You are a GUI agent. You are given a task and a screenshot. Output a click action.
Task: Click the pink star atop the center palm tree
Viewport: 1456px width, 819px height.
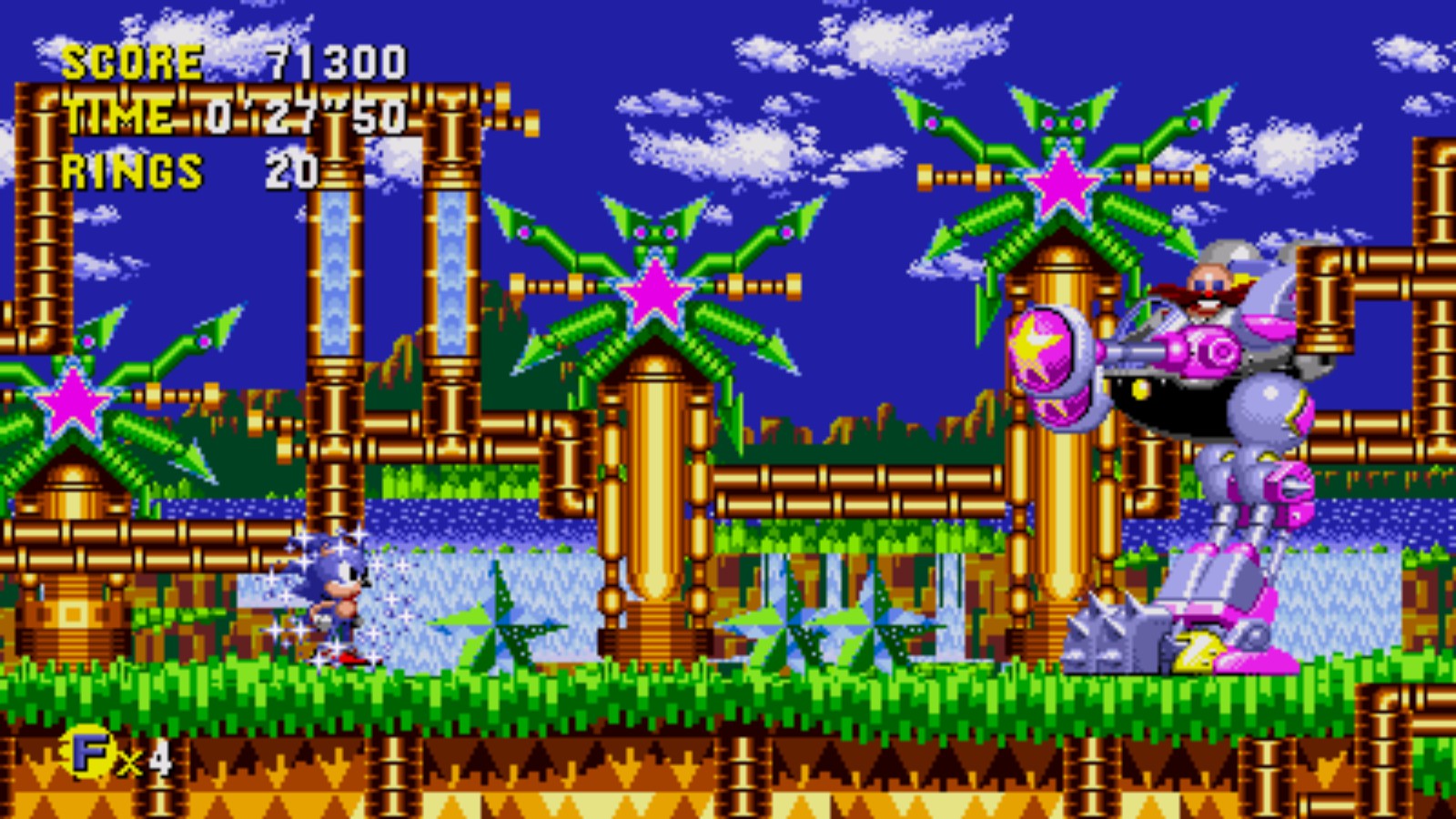[x=657, y=293]
